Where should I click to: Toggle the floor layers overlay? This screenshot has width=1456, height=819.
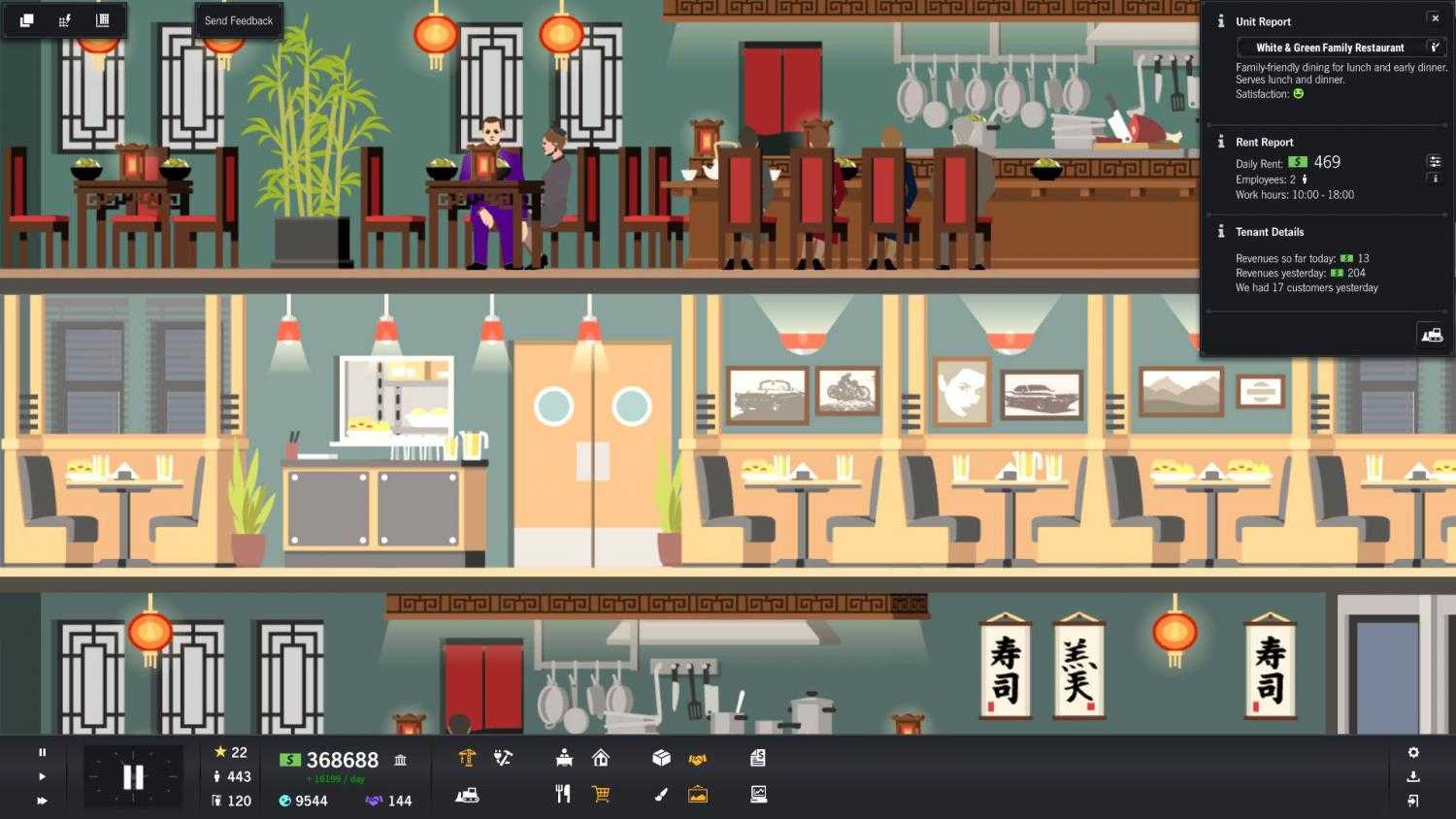[26, 19]
